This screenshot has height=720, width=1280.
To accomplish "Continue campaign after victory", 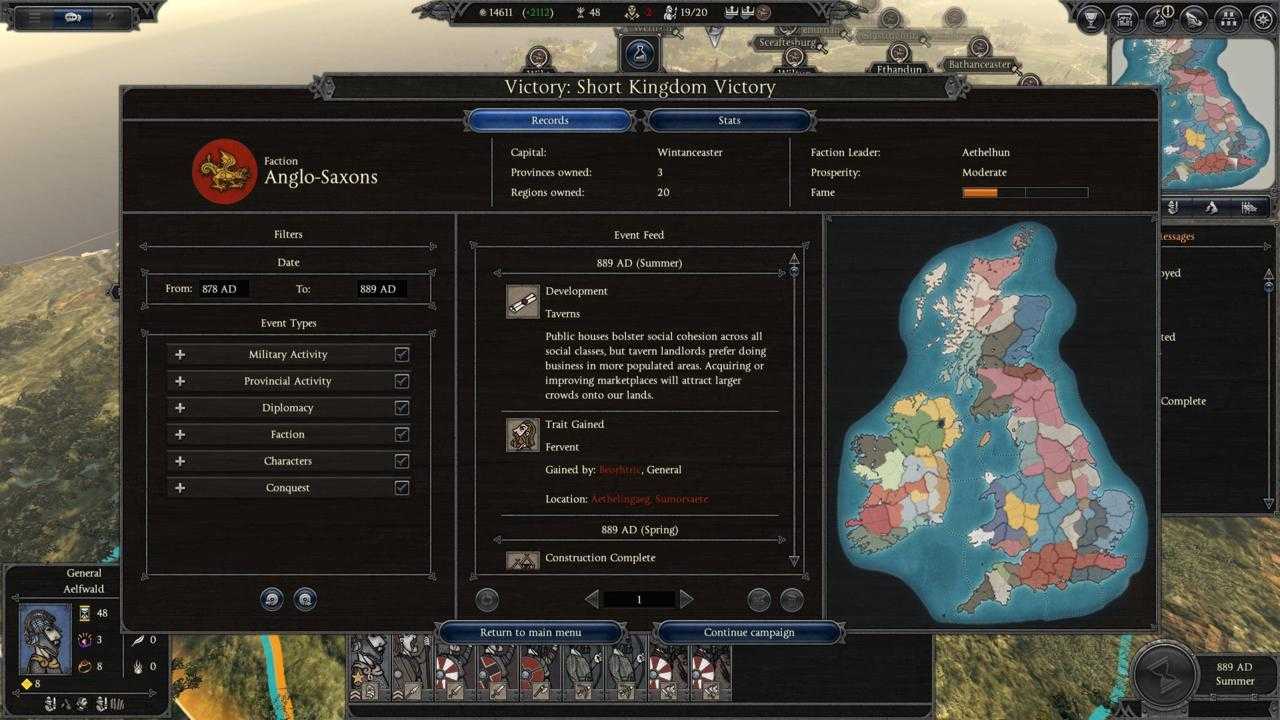I will tap(749, 632).
